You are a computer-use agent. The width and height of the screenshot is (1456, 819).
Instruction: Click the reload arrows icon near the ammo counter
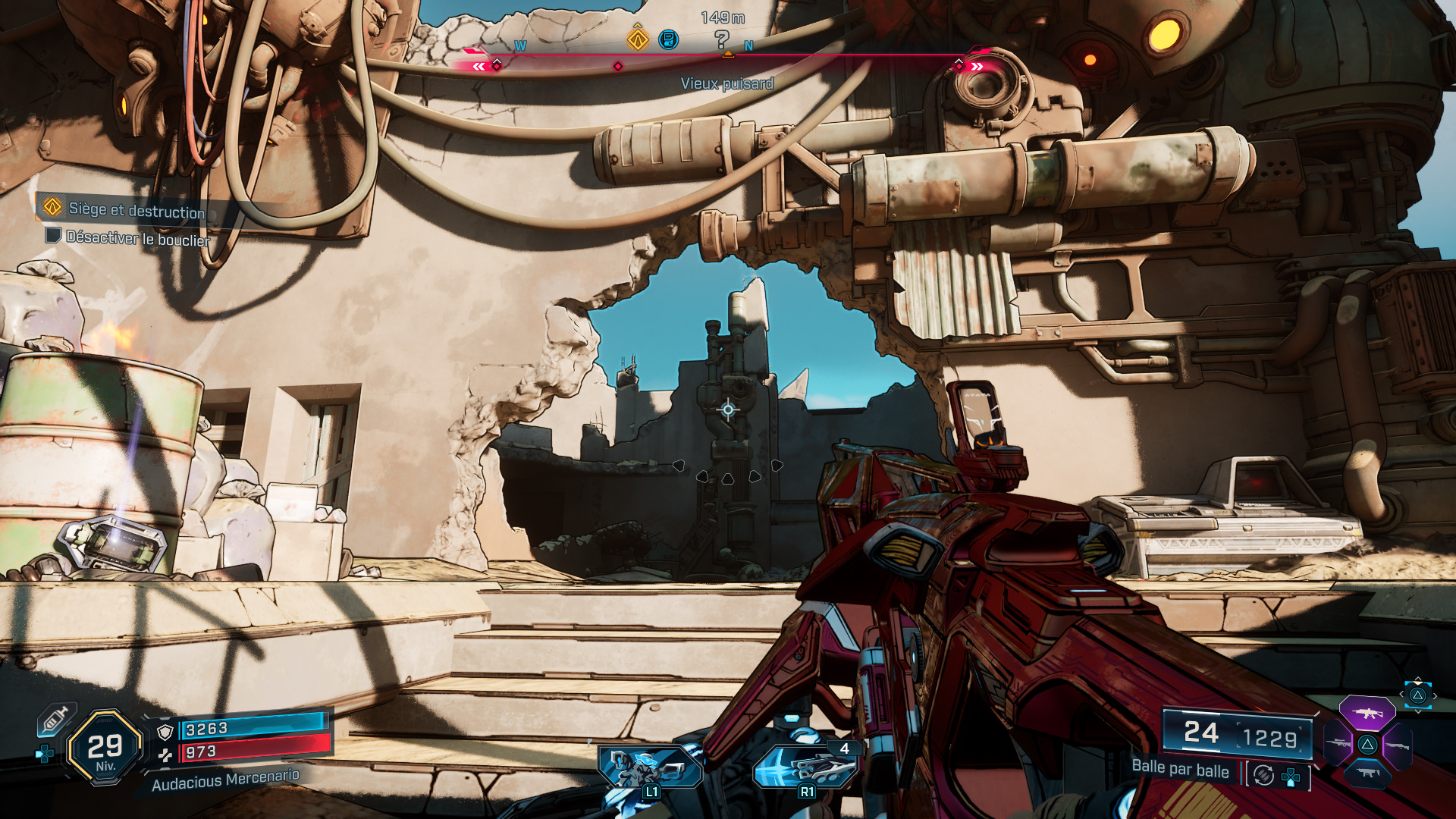[x=1263, y=776]
